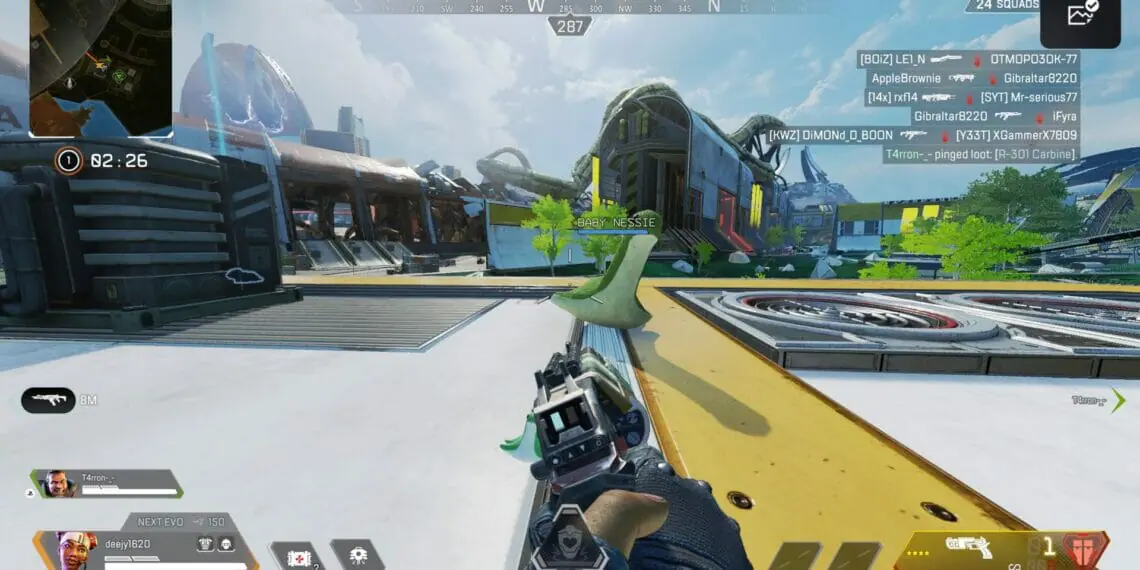Image resolution: width=1140 pixels, height=570 pixels.
Task: Use the med kit item slot
Action: pos(297,556)
